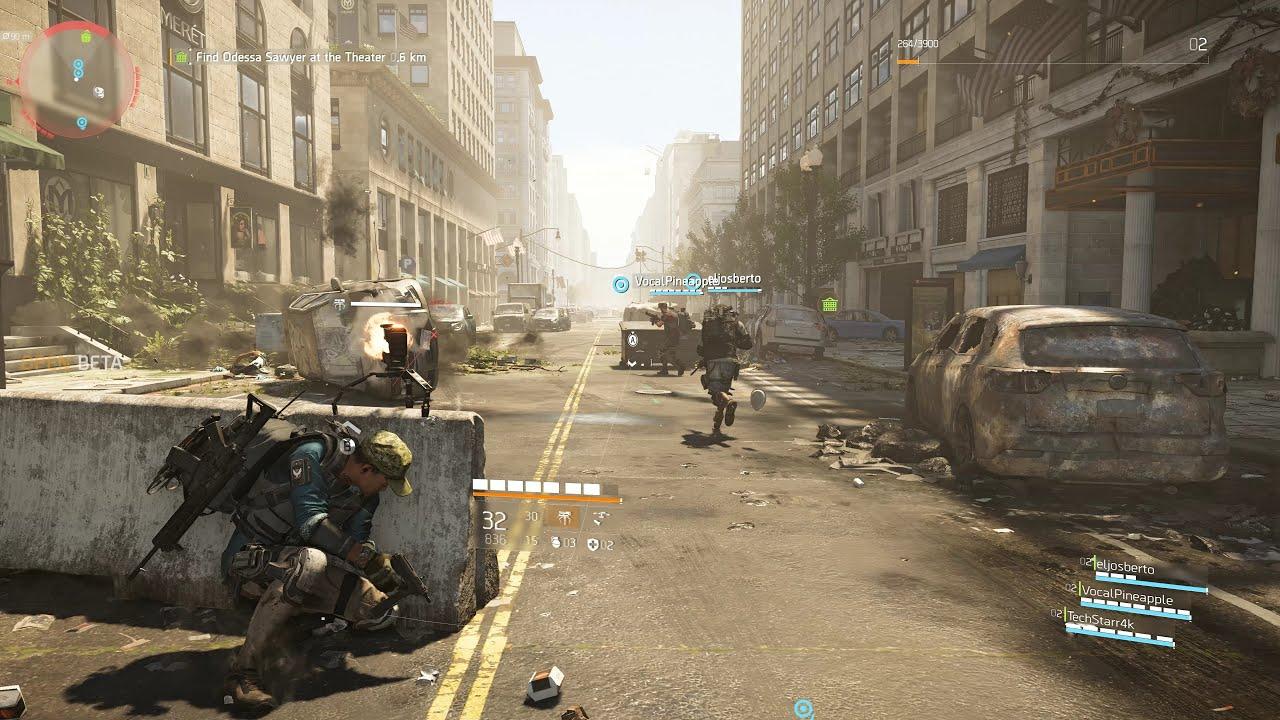This screenshot has width=1280, height=720.
Task: Select the drone skill icon
Action: click(x=601, y=518)
